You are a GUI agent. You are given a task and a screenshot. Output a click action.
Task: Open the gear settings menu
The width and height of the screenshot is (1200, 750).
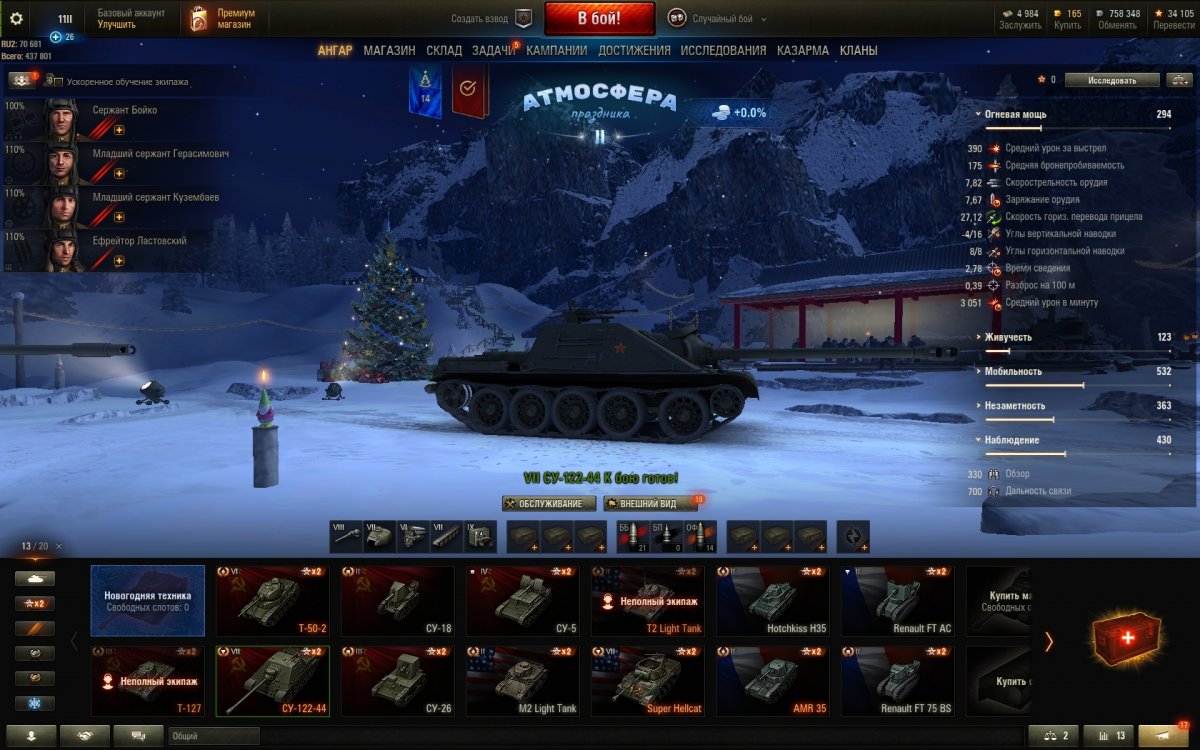[16, 18]
